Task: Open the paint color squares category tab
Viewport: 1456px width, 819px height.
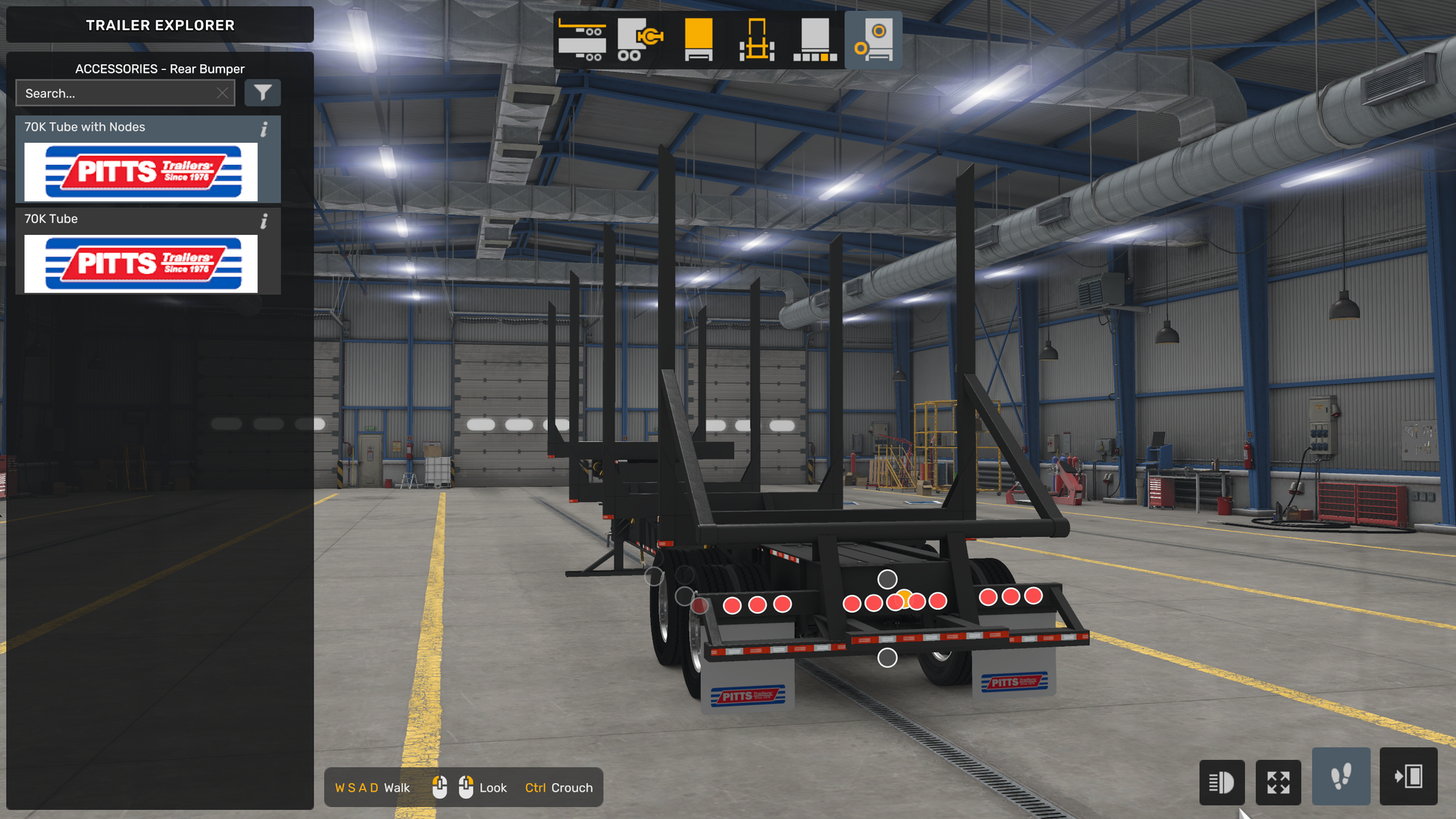Action: [x=815, y=40]
